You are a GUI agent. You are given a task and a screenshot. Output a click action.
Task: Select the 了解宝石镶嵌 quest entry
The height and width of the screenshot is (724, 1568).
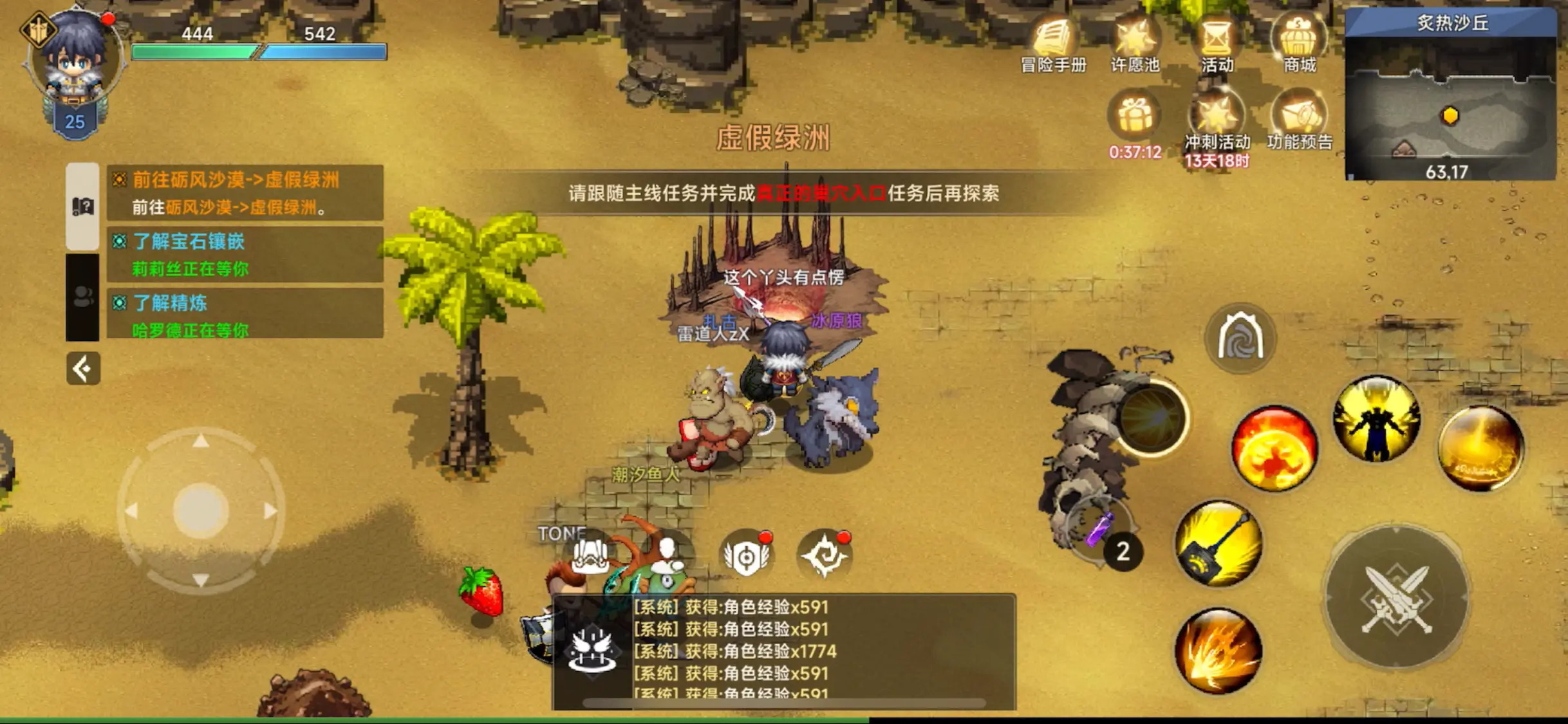[x=245, y=254]
